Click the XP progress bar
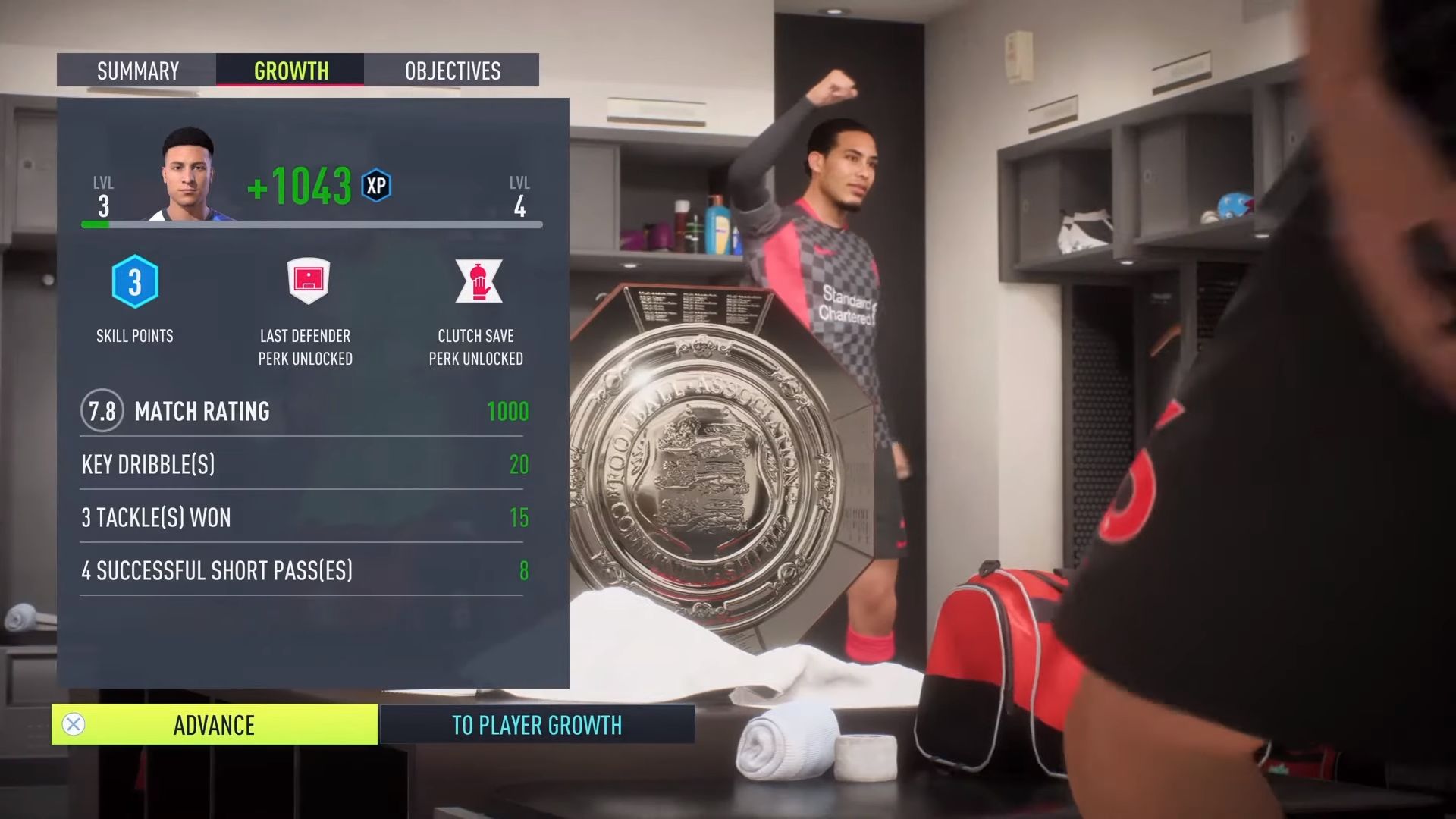1456x819 pixels. click(311, 224)
